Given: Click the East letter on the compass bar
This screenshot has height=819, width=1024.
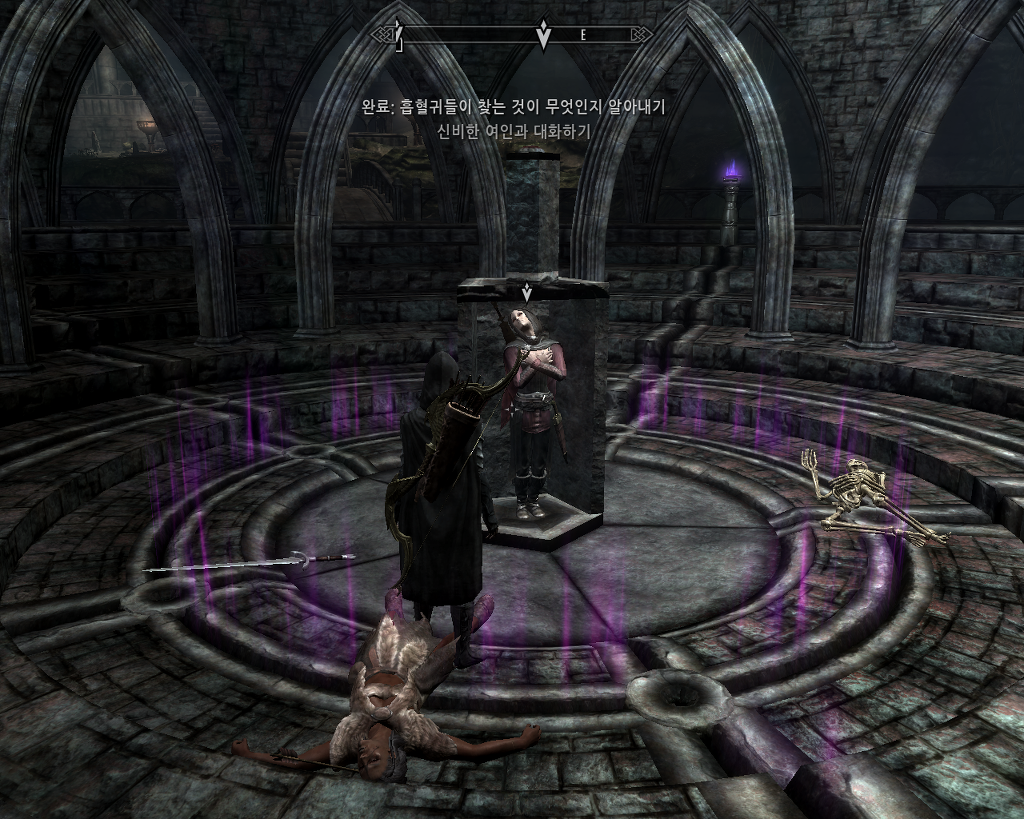Looking at the screenshot, I should (x=583, y=35).
